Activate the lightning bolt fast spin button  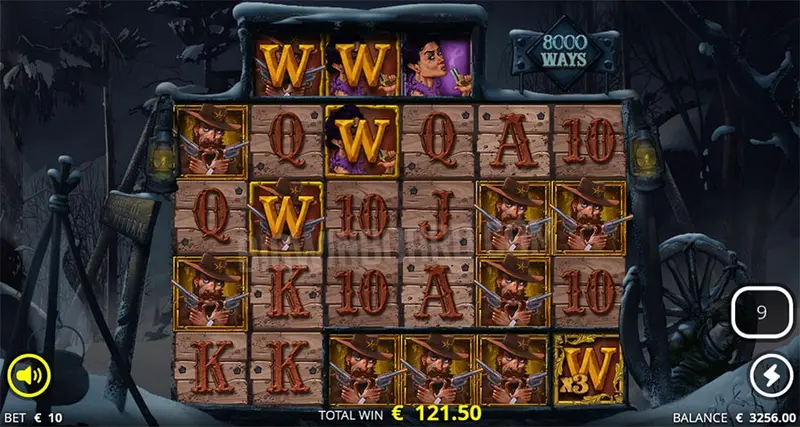[x=771, y=377]
